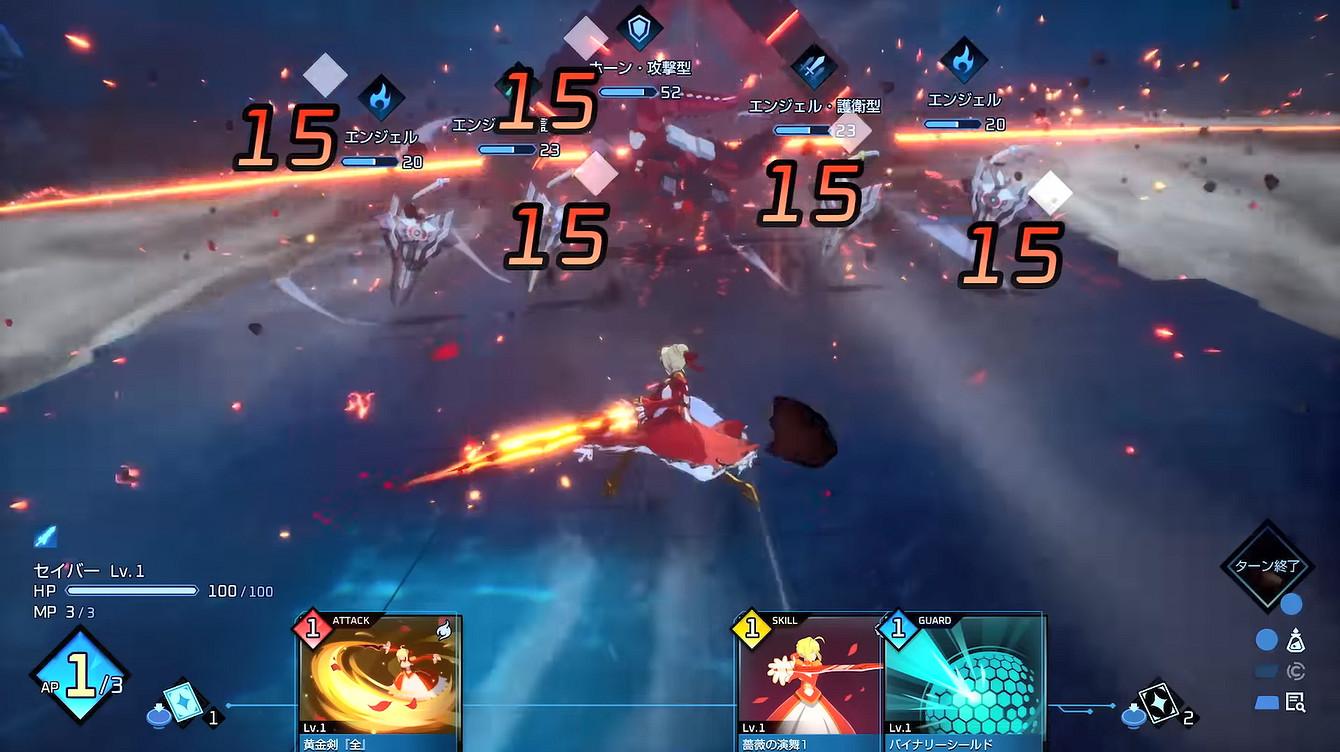Click エンジェル・護衛型's name label

pyautogui.click(x=812, y=104)
